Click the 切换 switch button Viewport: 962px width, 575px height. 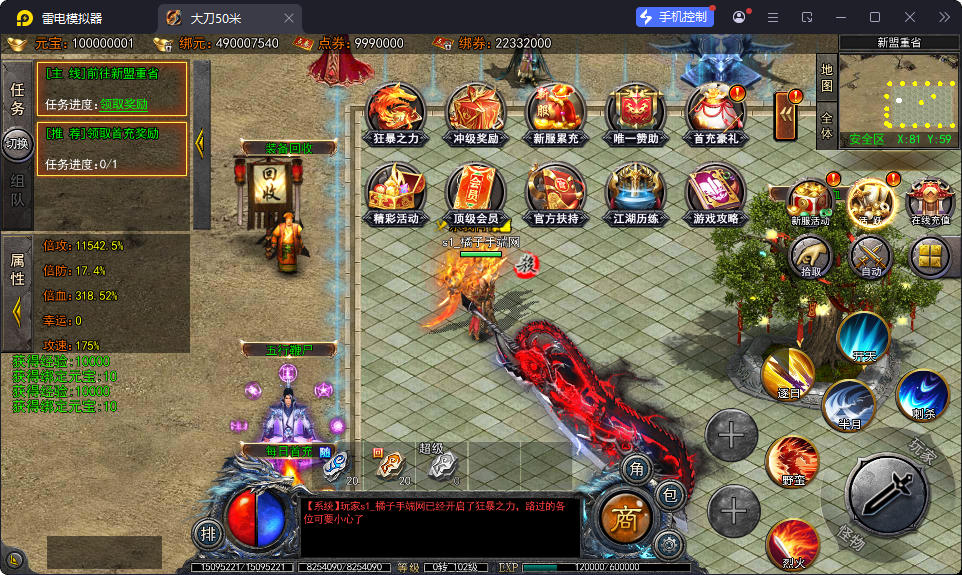17,144
